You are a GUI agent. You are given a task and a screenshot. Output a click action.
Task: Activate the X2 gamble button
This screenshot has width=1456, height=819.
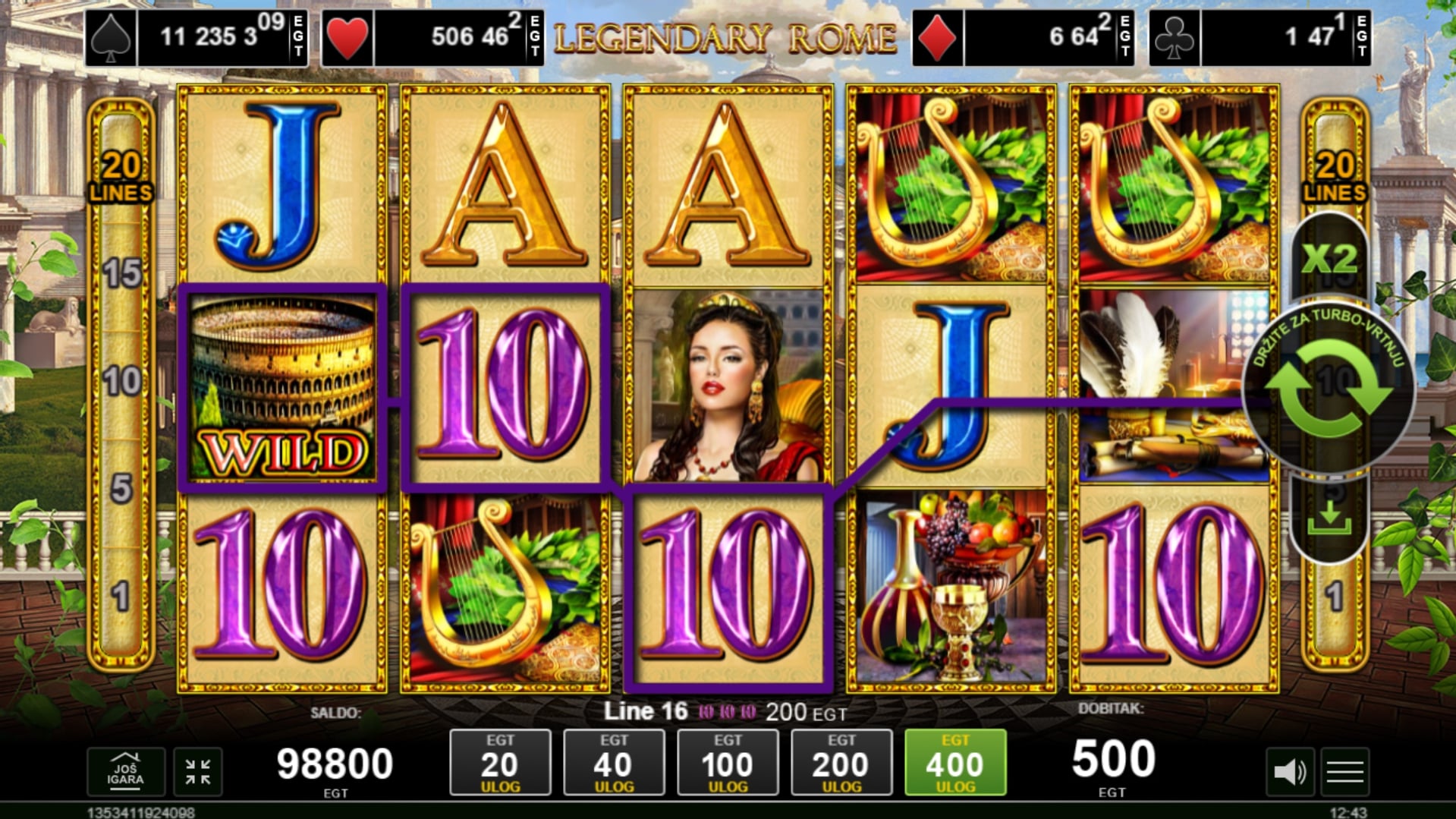coord(1329,259)
